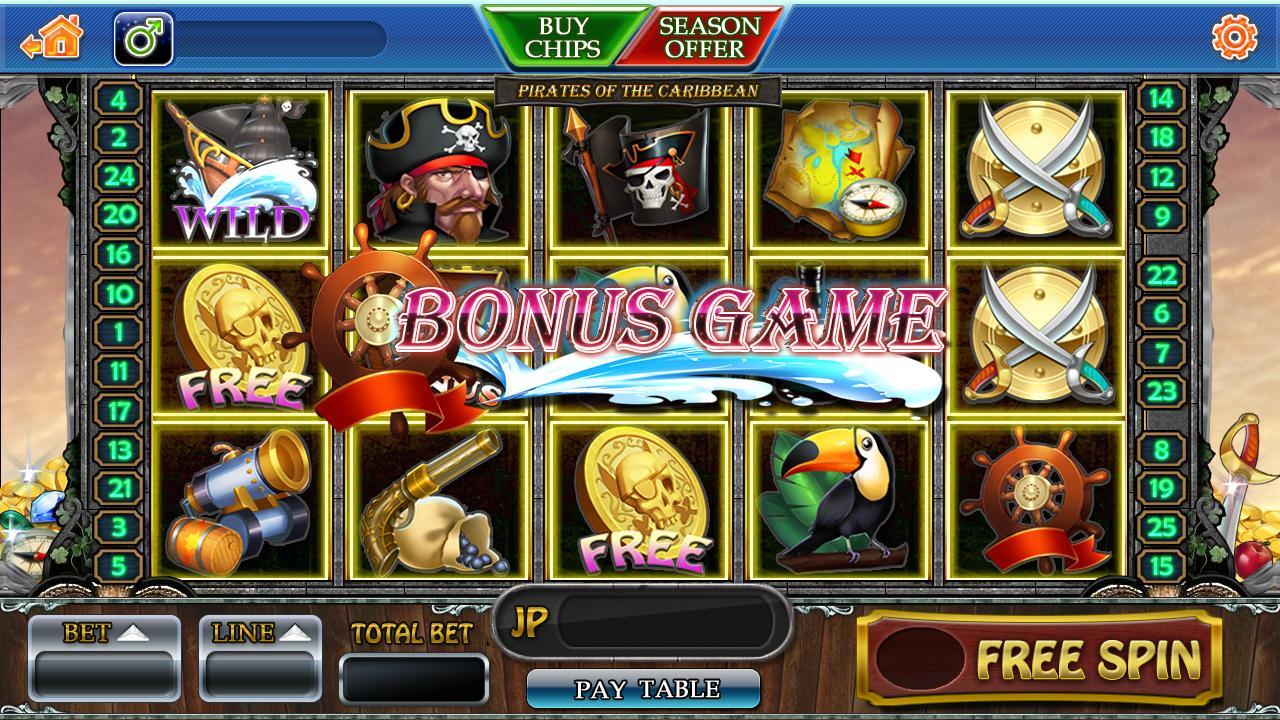Pick payline number 15 marker
Screen dimensions: 1280x720
[1161, 566]
